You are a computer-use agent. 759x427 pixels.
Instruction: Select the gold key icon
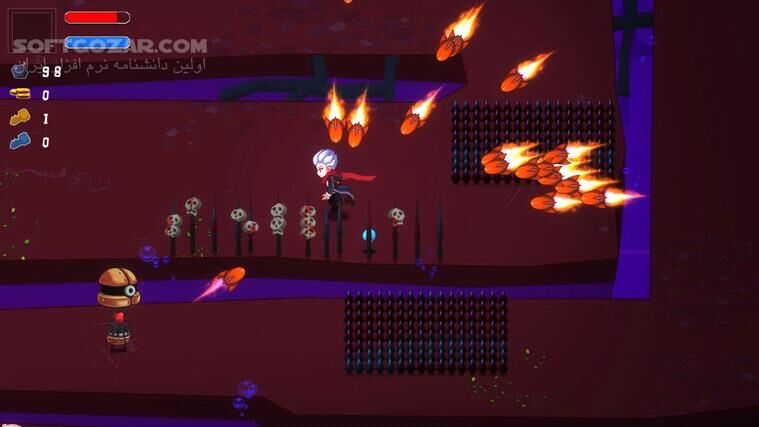pos(19,118)
